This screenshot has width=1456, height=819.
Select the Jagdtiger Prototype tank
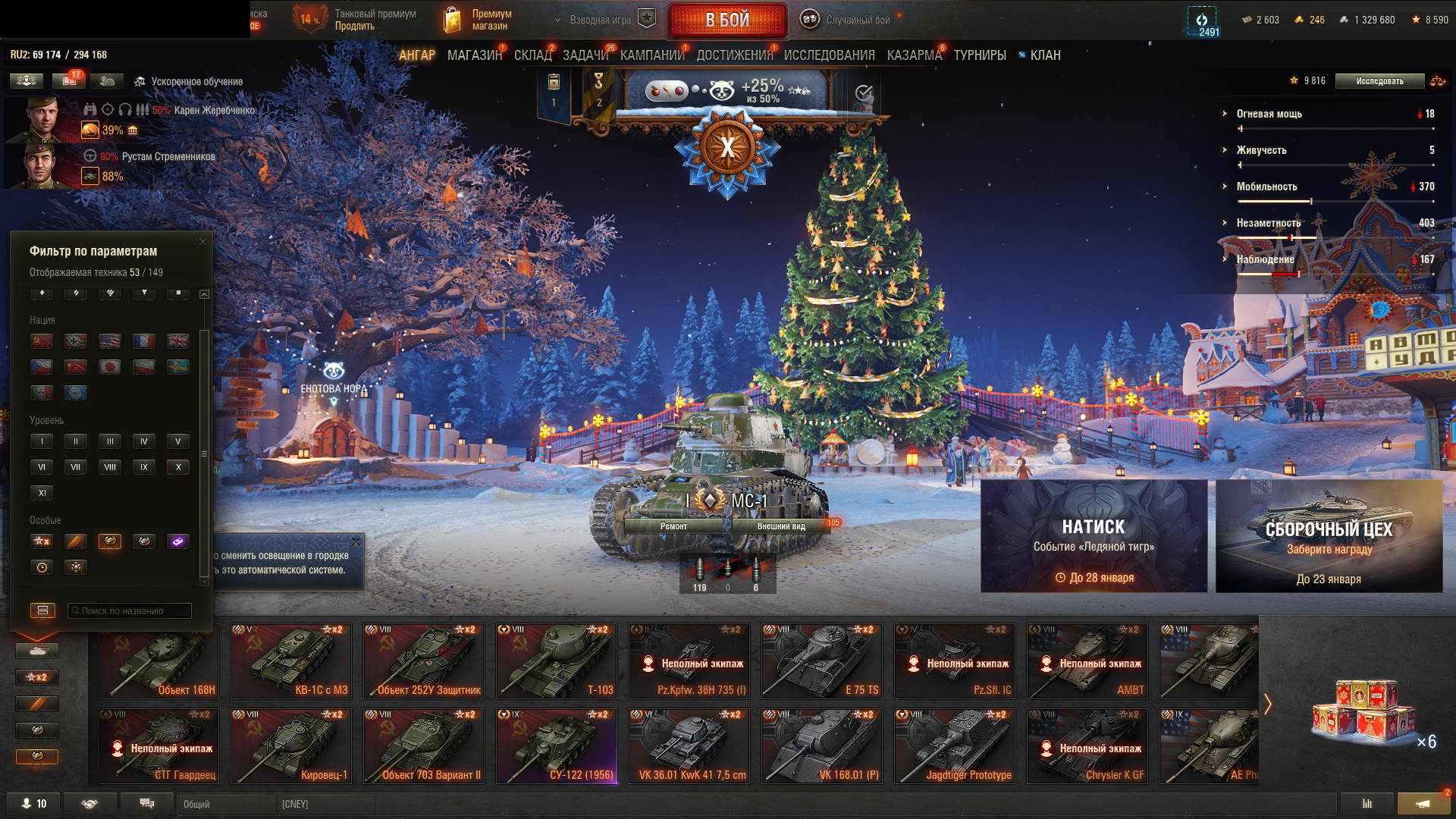(954, 745)
